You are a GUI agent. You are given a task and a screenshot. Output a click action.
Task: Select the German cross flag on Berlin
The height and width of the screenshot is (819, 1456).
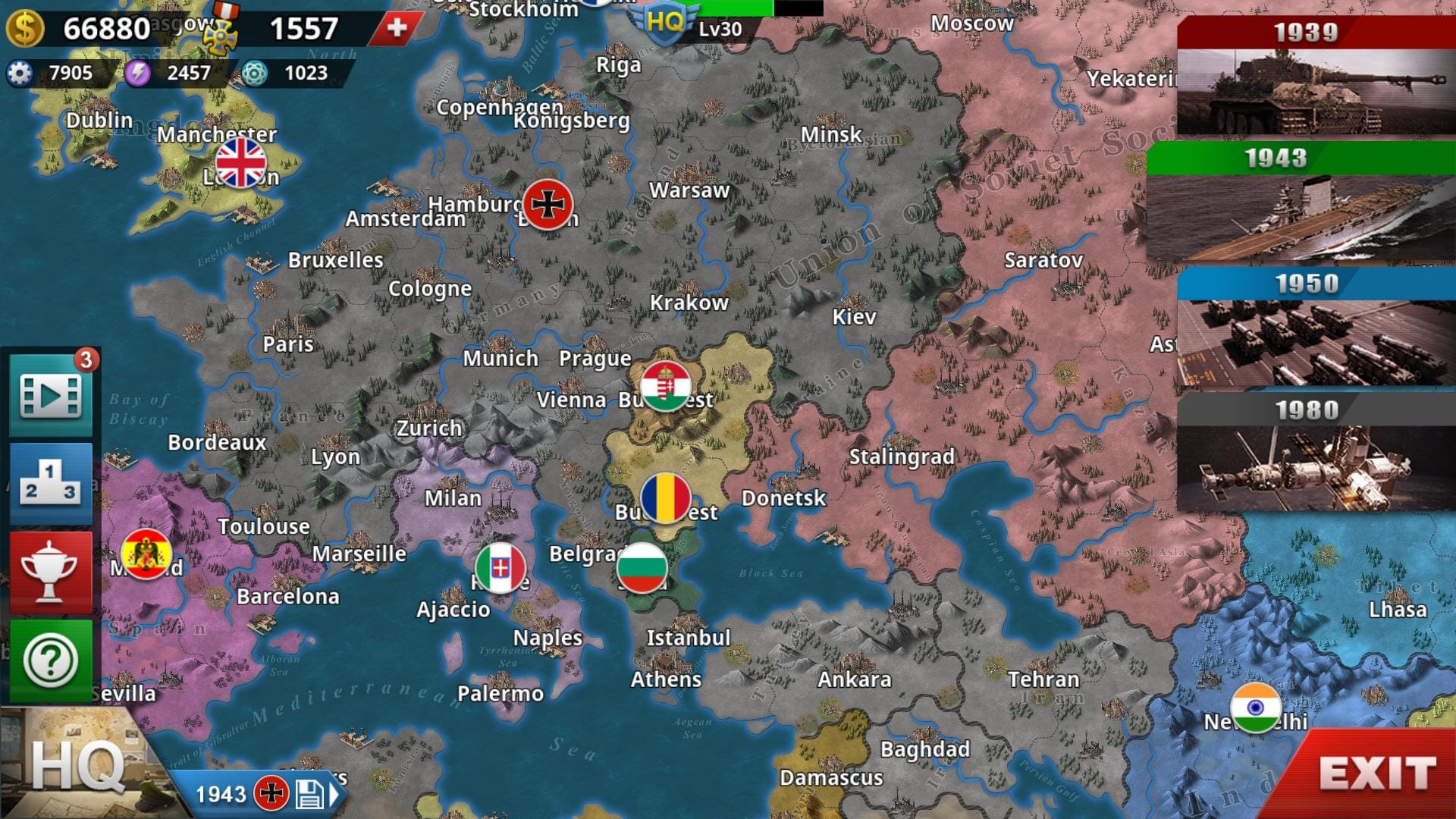(548, 205)
